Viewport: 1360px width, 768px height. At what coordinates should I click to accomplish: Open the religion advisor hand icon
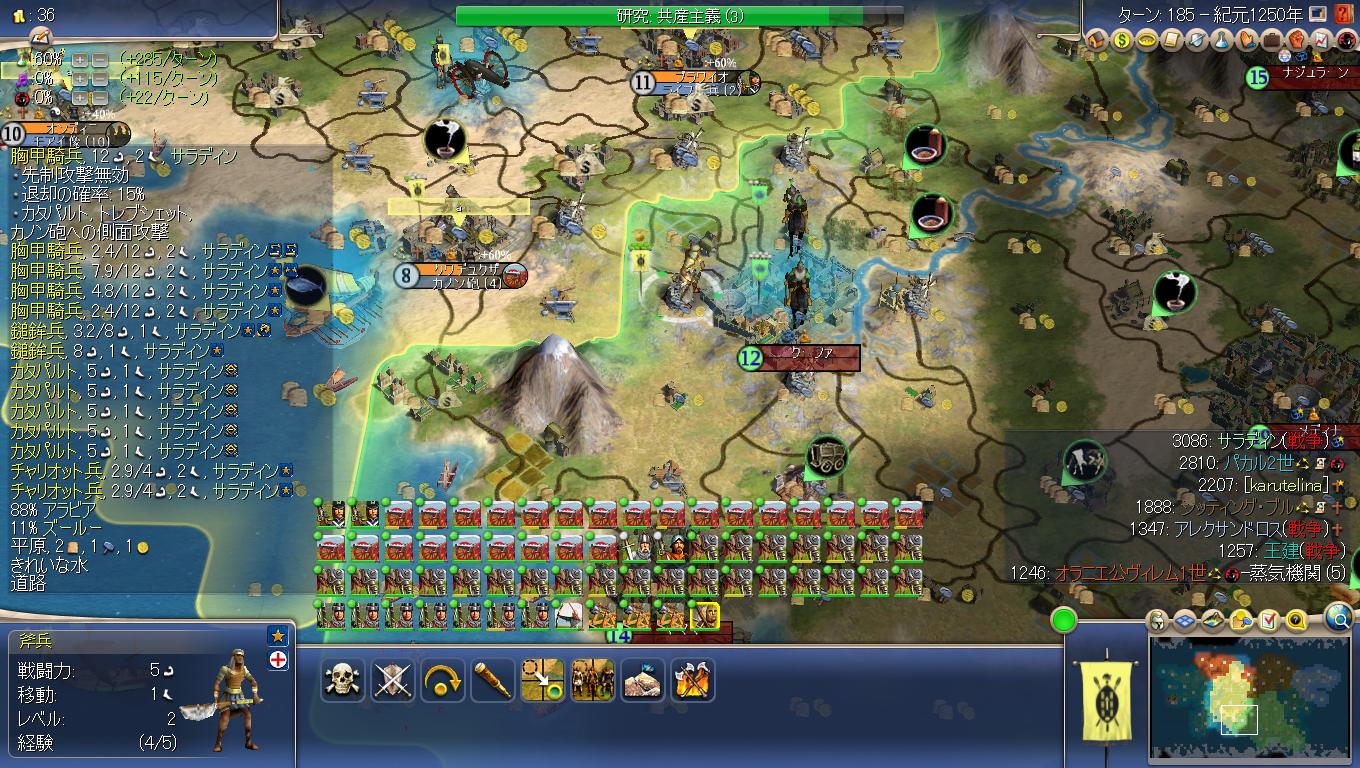(1246, 42)
